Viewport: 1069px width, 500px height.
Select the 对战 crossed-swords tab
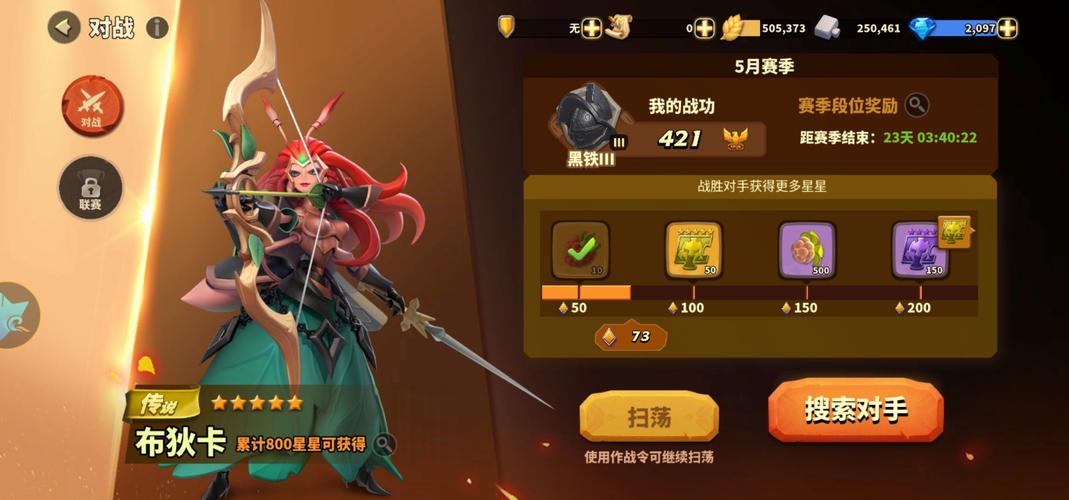(92, 104)
